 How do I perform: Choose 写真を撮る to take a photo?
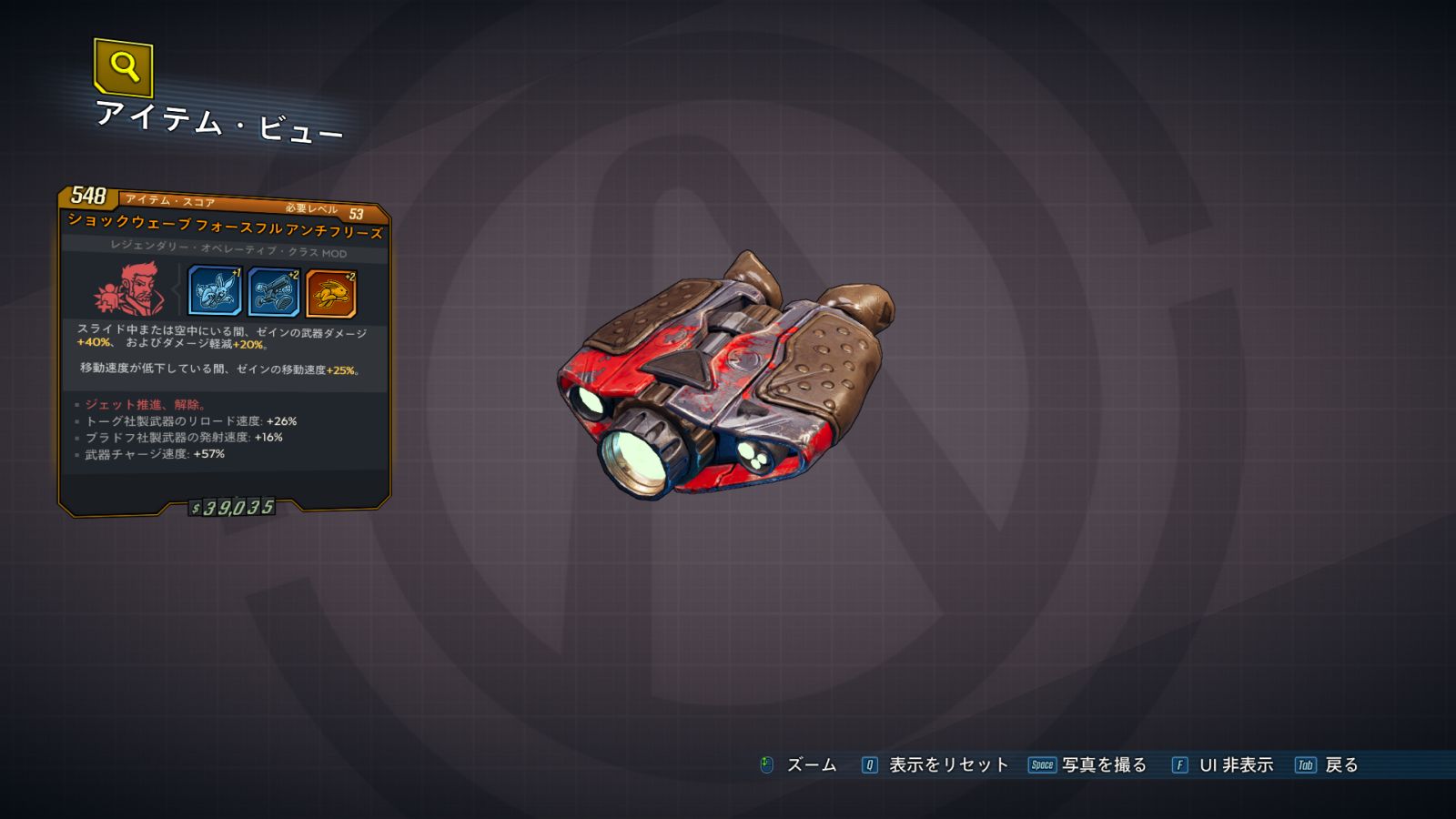1103,765
